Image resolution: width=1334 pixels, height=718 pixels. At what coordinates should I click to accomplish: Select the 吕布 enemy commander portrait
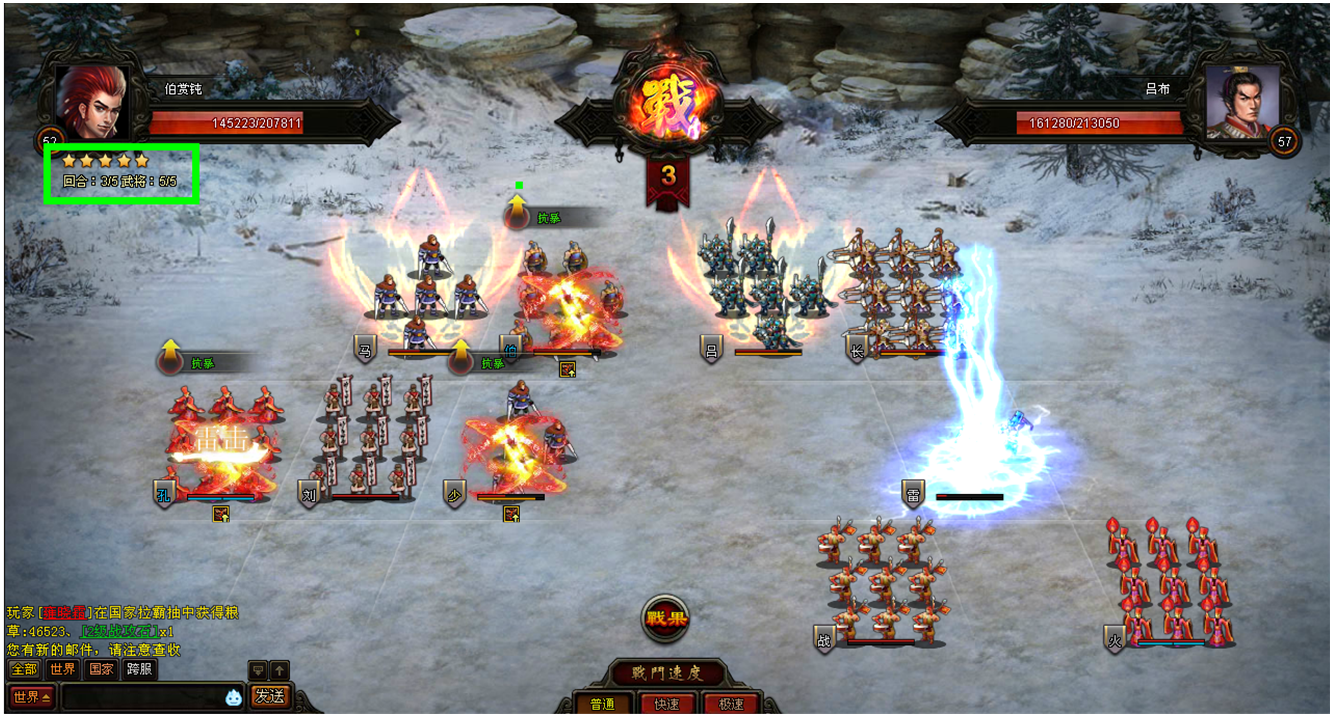[x=1242, y=101]
